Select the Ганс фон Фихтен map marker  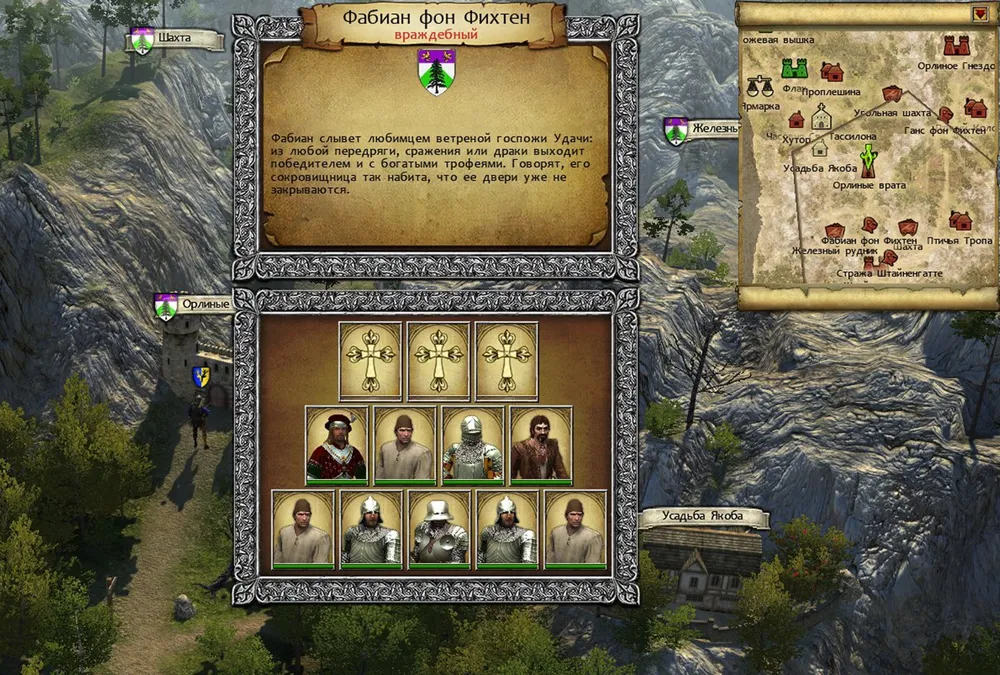coord(943,112)
